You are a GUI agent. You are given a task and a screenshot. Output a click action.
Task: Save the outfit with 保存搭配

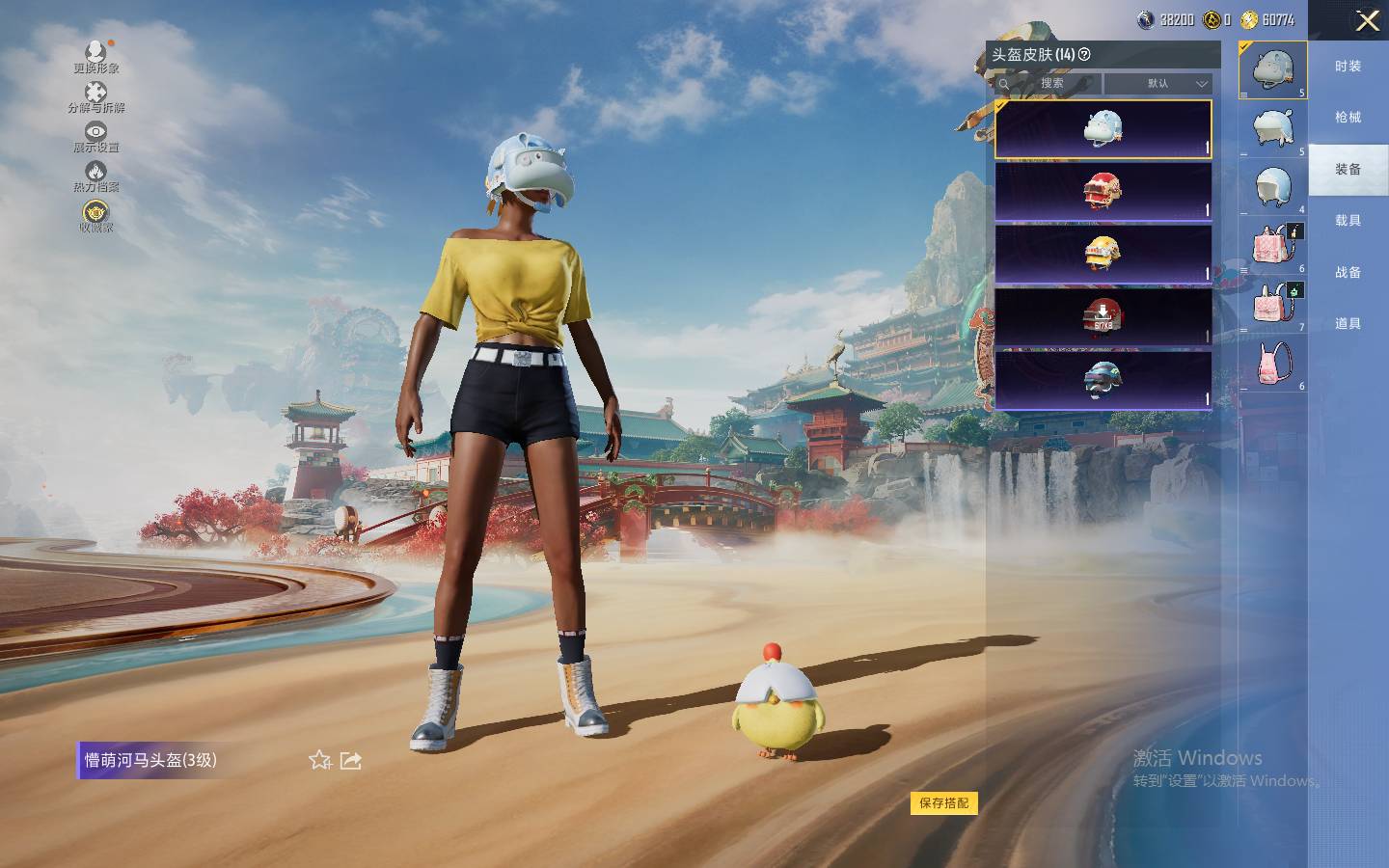(943, 802)
